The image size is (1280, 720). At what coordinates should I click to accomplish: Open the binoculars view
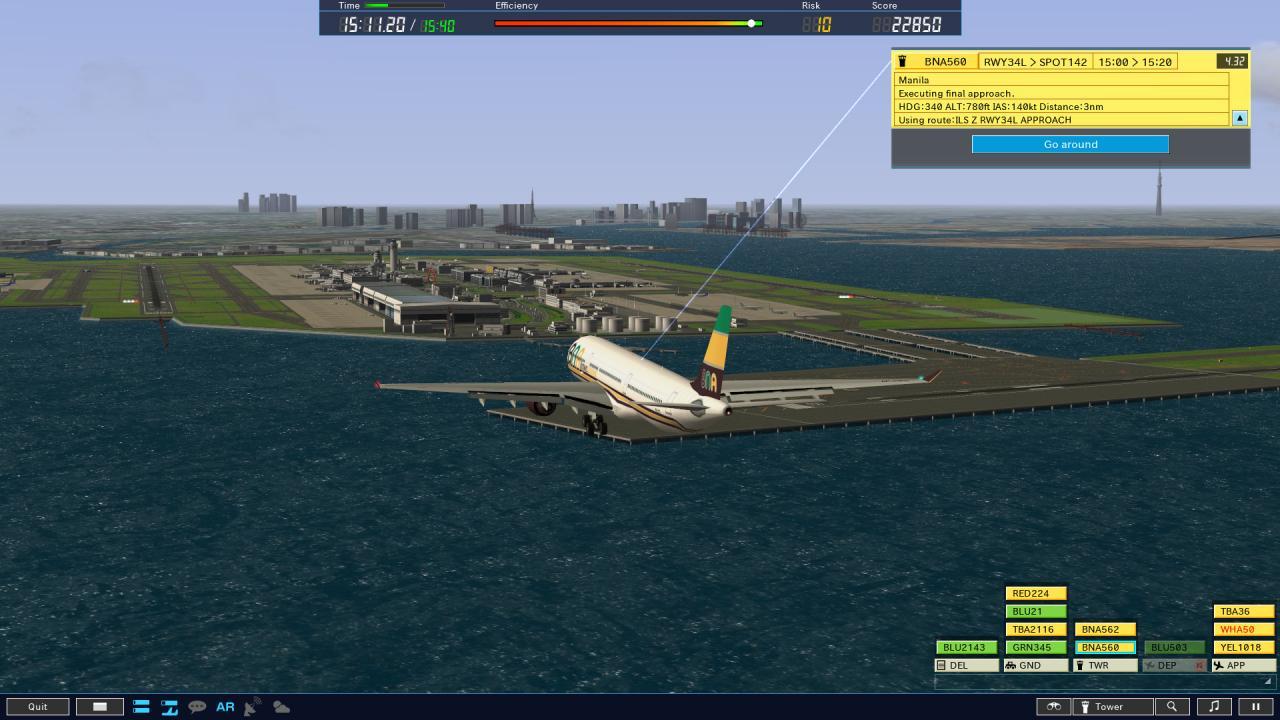pyautogui.click(x=1053, y=706)
